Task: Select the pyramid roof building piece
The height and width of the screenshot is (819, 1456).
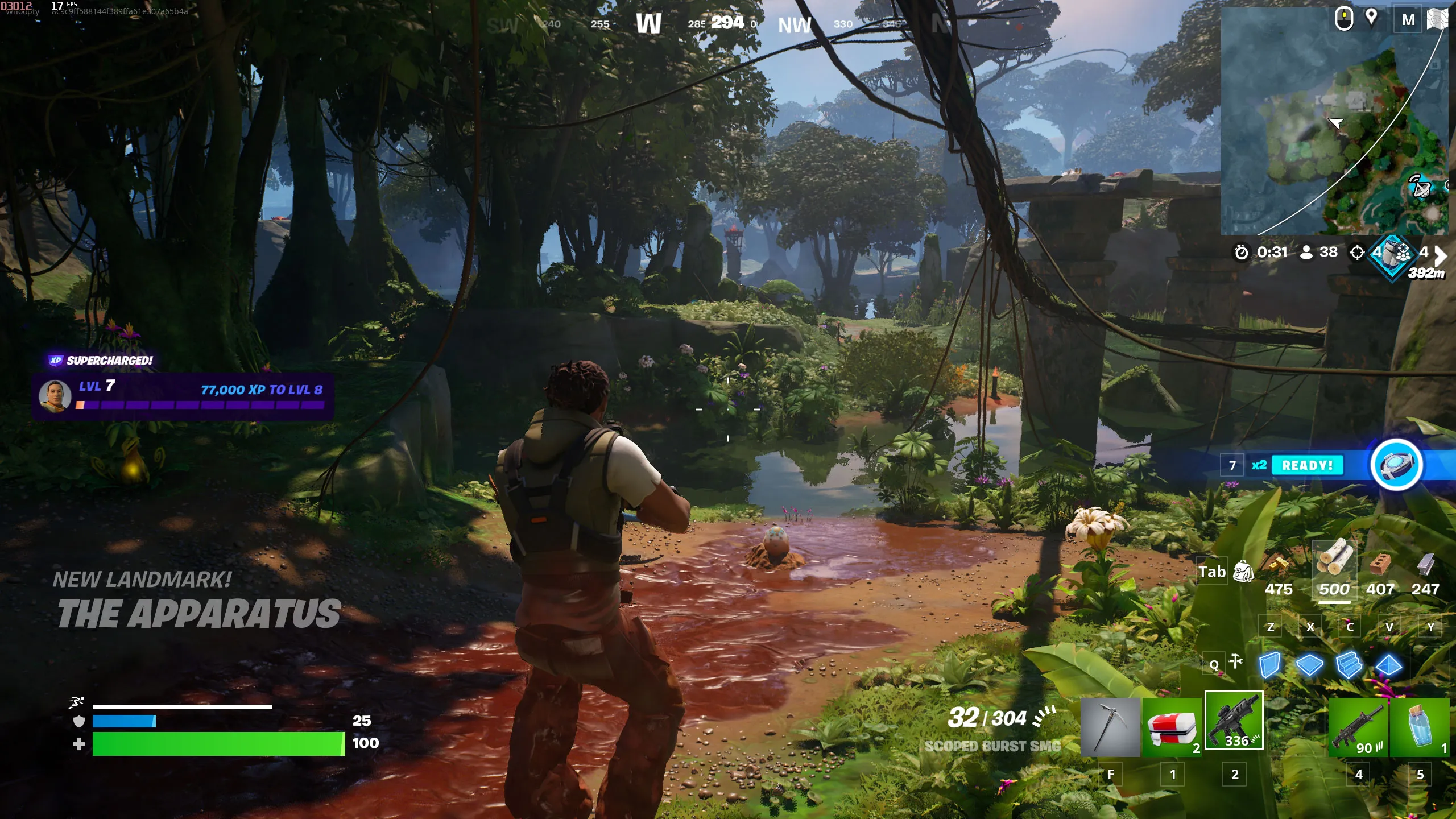Action: [x=1388, y=664]
